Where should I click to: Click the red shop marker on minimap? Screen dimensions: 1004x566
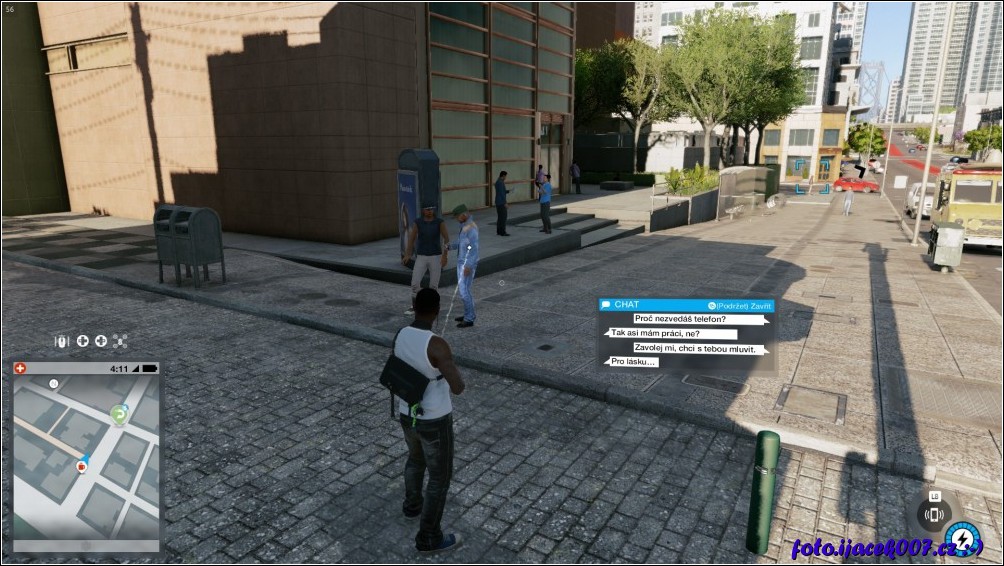[82, 465]
